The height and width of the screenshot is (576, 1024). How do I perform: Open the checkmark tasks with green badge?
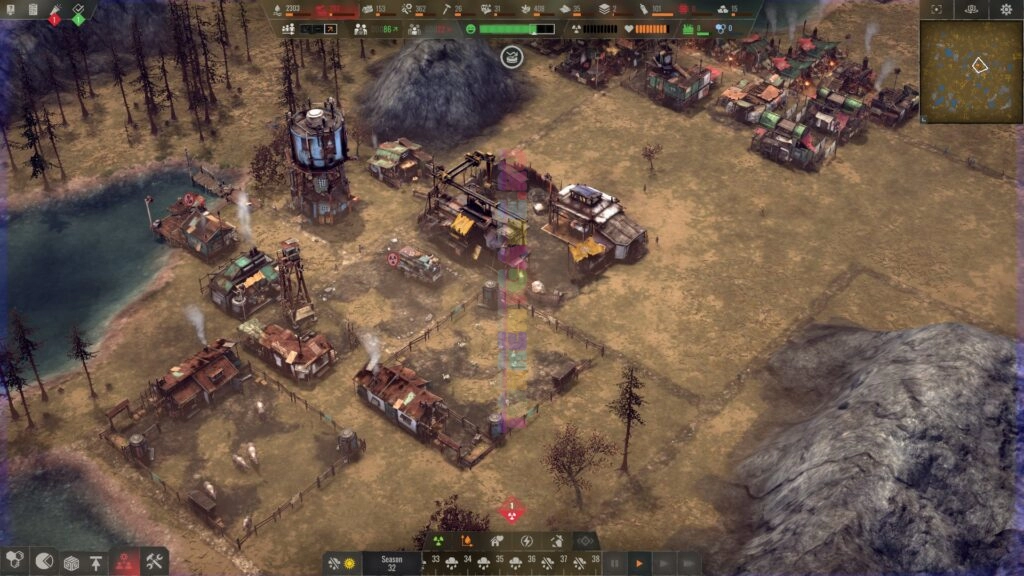78,10
